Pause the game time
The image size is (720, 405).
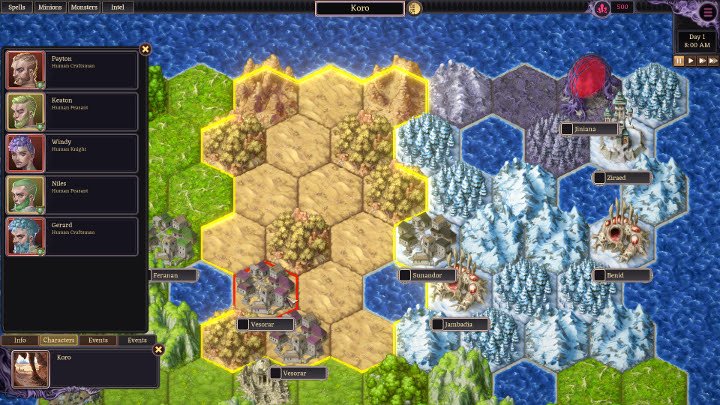tap(679, 60)
